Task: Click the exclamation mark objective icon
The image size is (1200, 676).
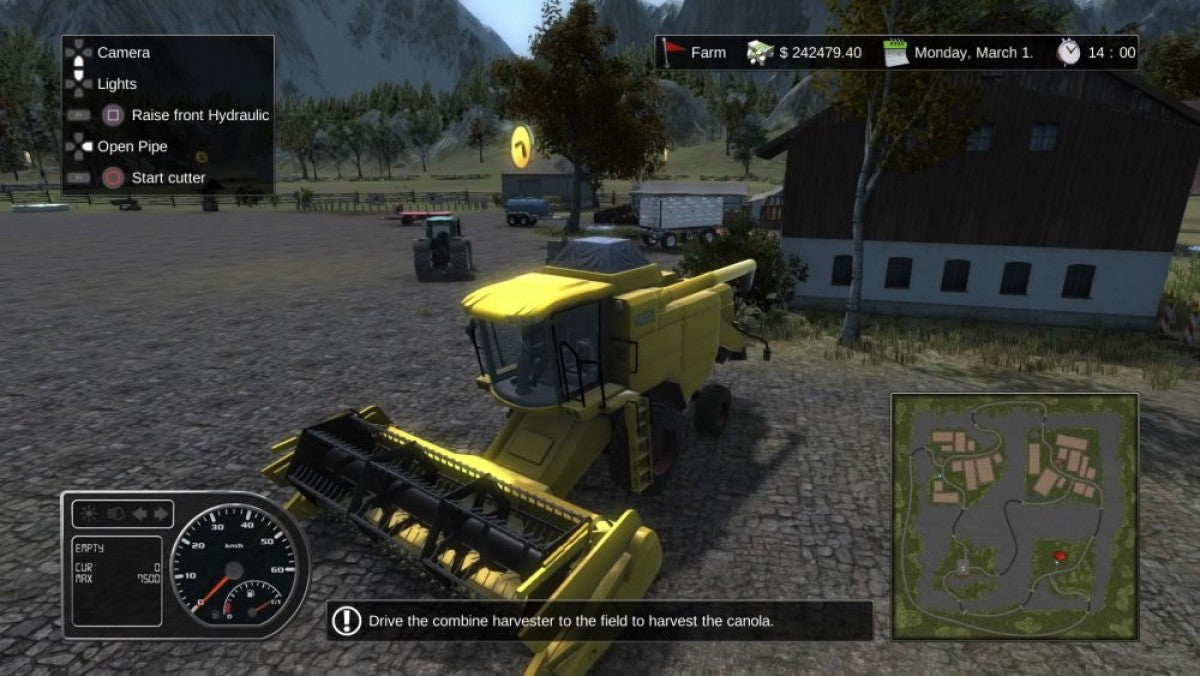Action: (x=346, y=621)
